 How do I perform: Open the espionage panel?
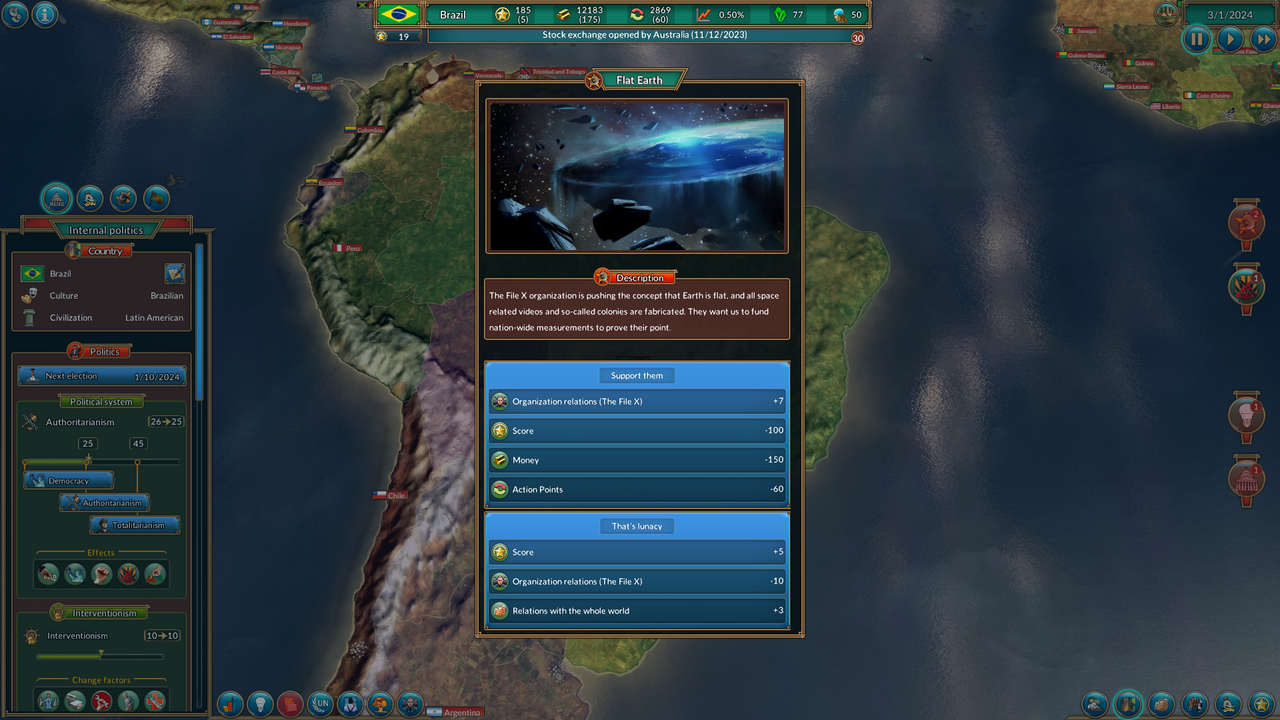tap(351, 704)
